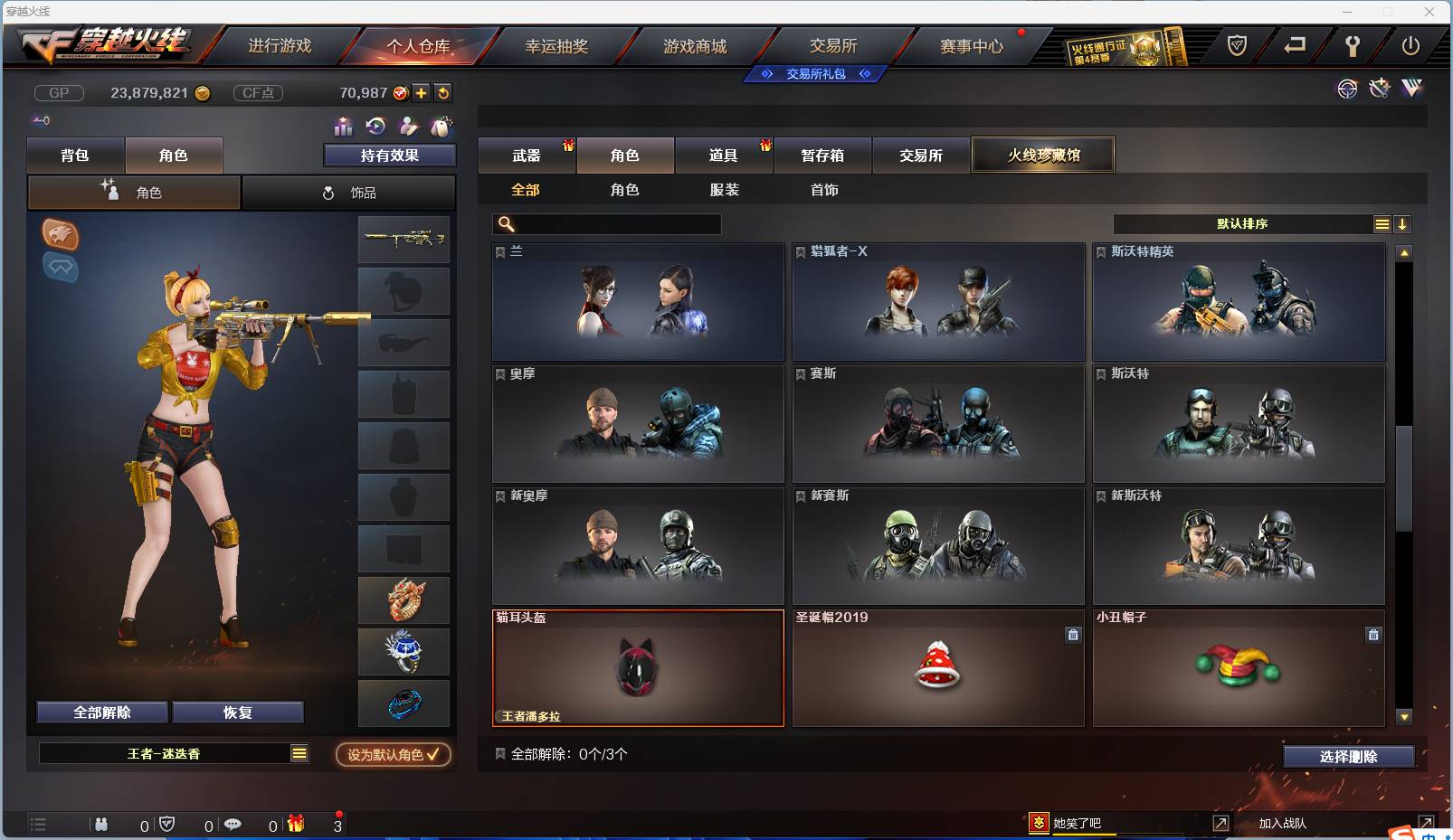Open the chat message bubble icon at bottom
Screen dimensions: 1453x840
point(233,824)
